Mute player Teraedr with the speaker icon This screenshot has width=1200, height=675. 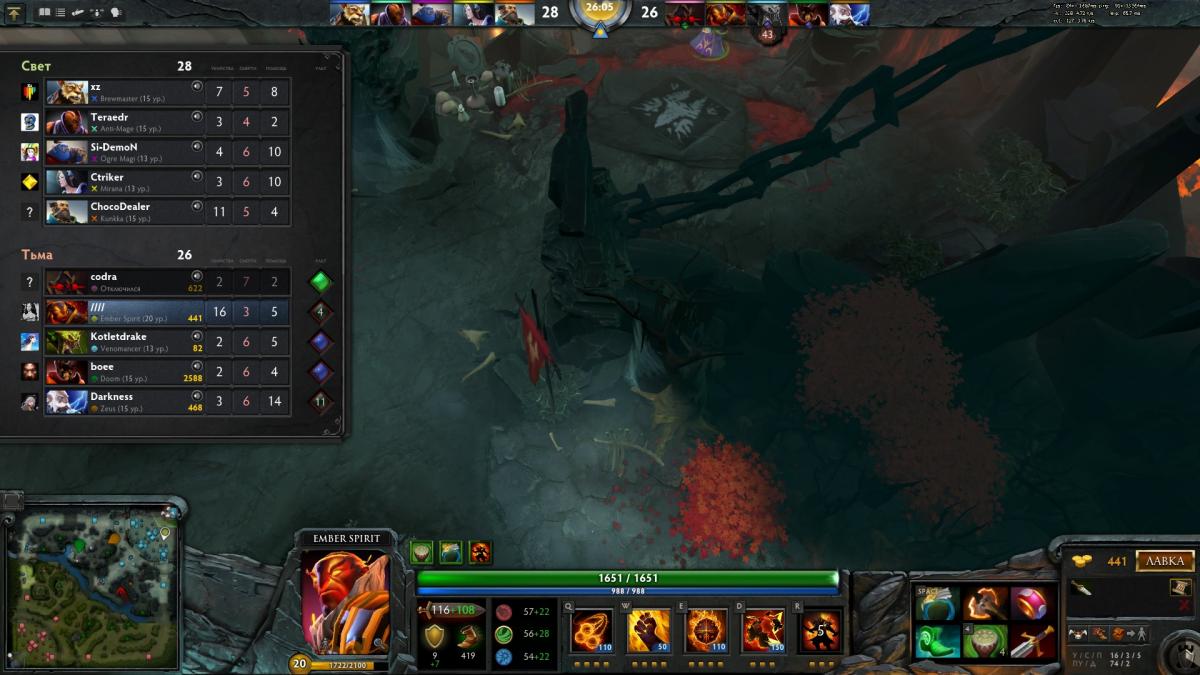point(197,116)
